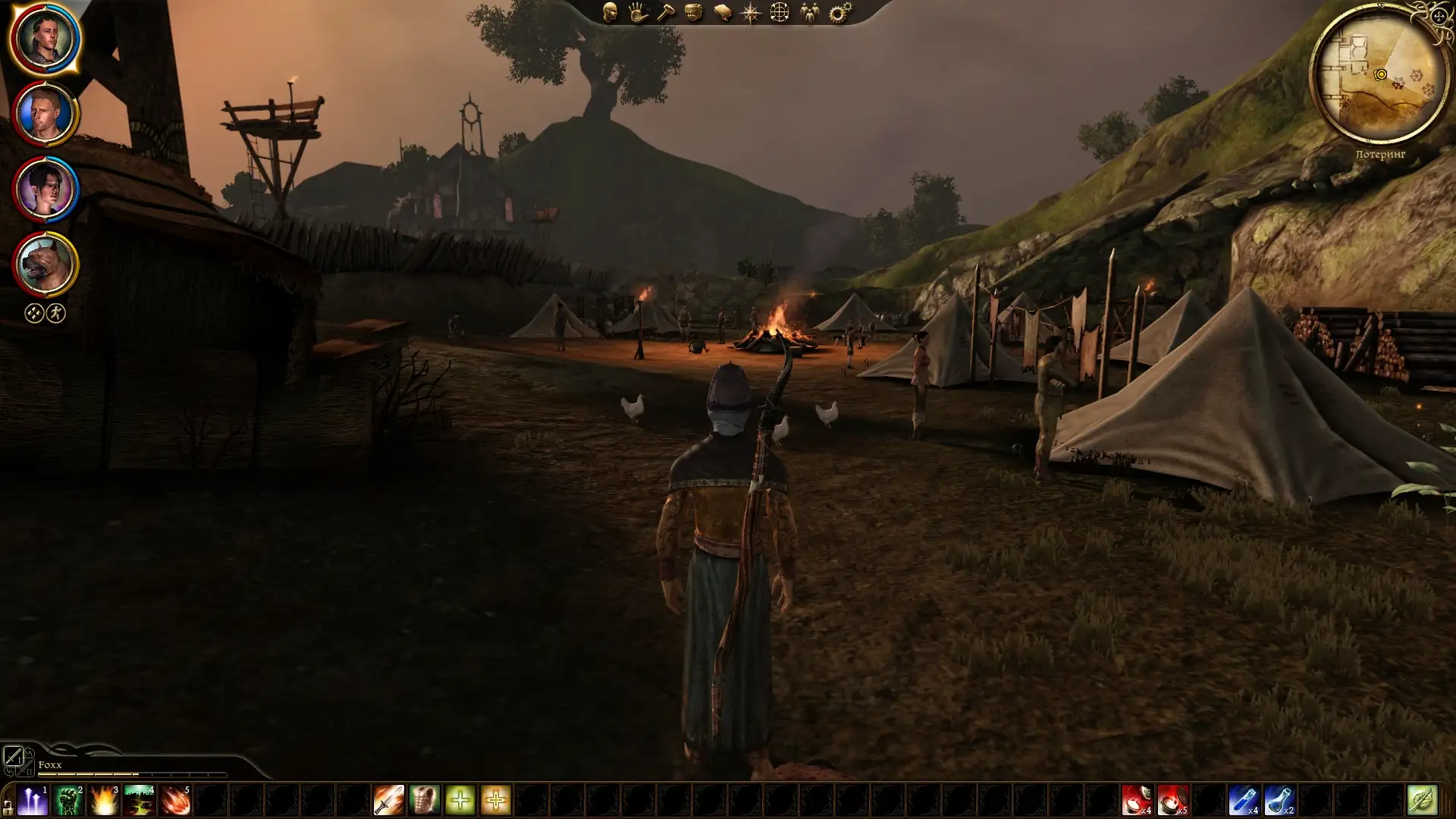1456x819 pixels.
Task: Drink the blue lyrium flask marked x2
Action: [x=1279, y=800]
